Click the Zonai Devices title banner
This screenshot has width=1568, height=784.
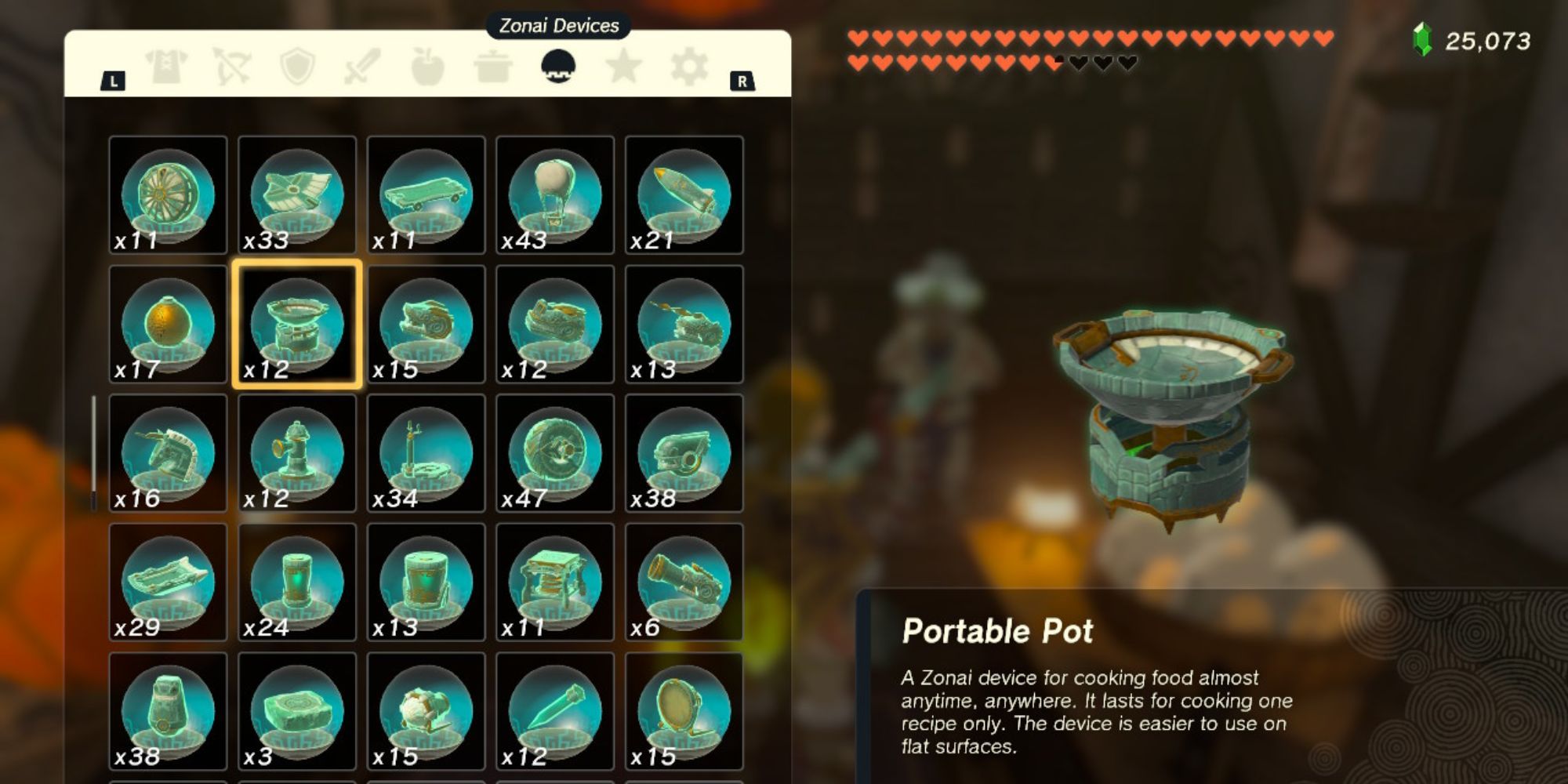coord(558,24)
